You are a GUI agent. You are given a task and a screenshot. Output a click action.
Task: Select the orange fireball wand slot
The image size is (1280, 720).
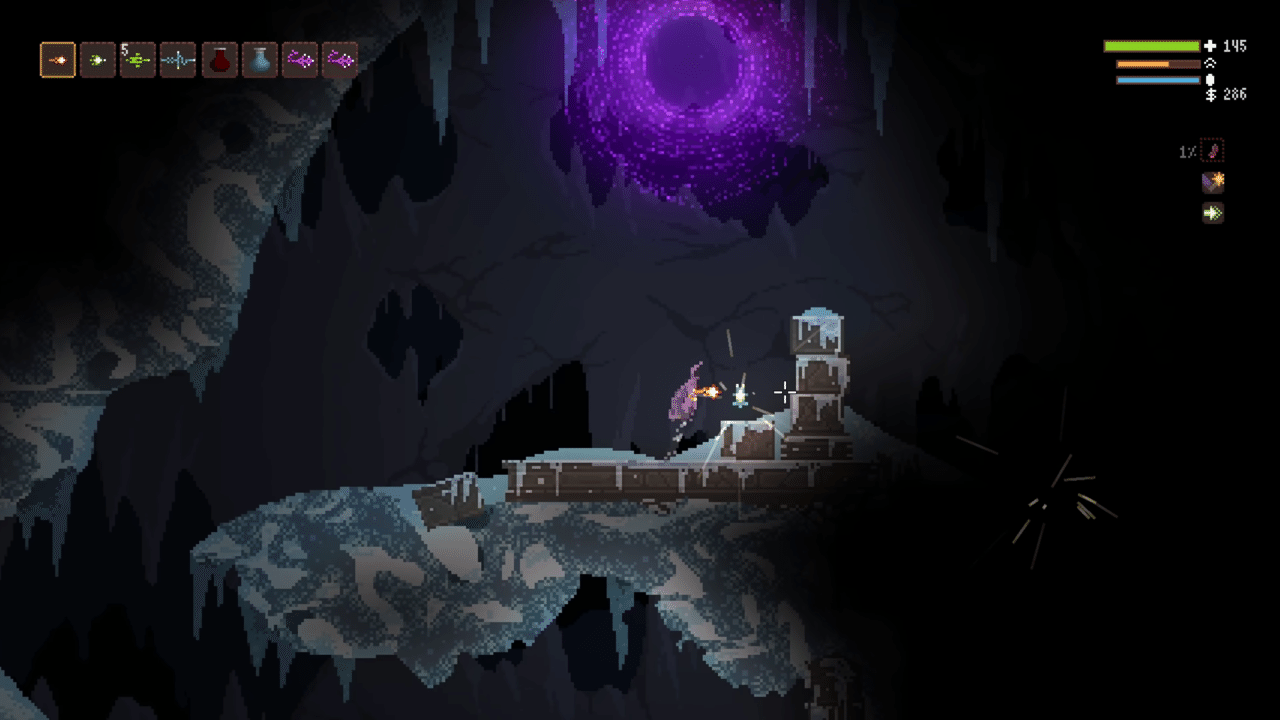pos(58,60)
